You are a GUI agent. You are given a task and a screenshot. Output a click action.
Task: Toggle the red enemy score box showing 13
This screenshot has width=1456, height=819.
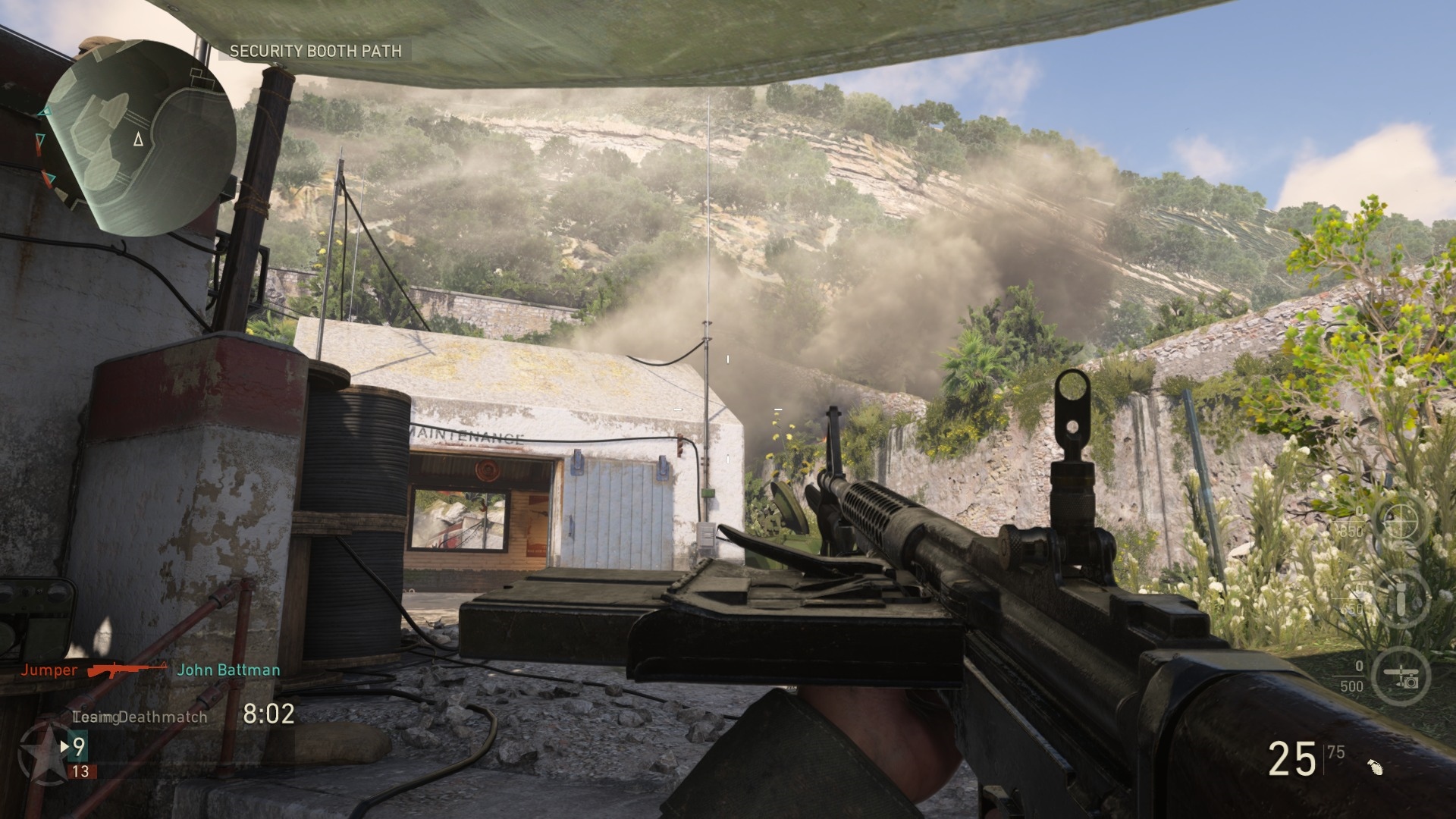pos(82,773)
